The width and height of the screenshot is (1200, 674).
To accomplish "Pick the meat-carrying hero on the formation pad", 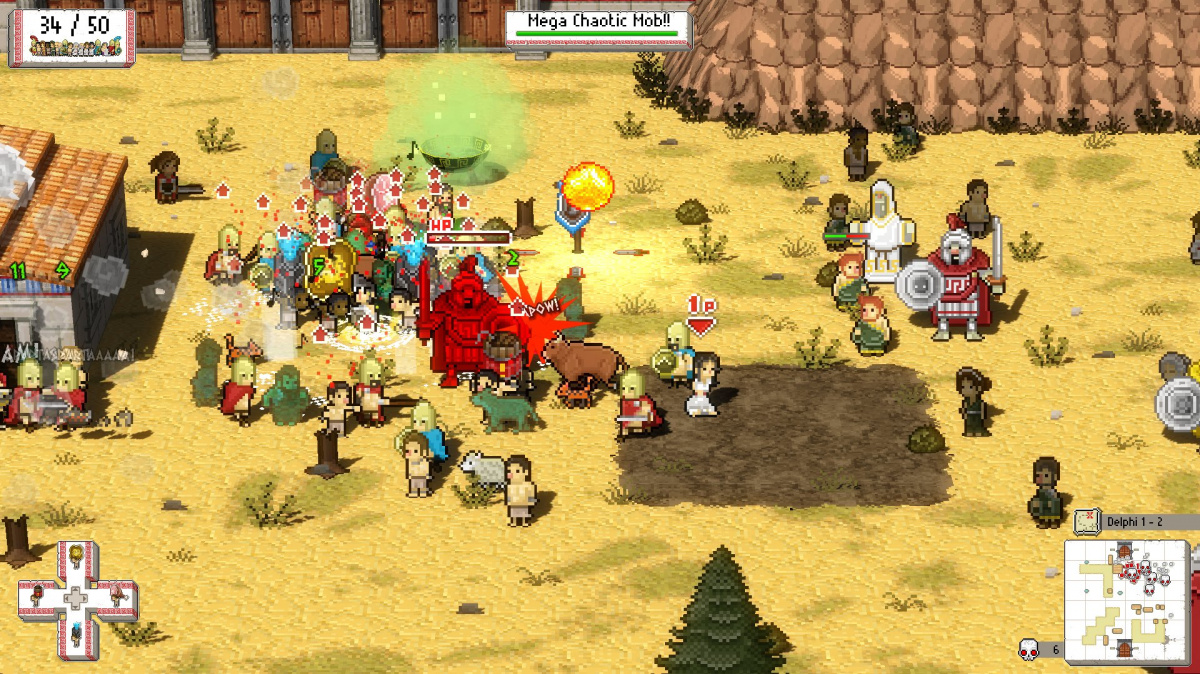I will pyautogui.click(x=116, y=596).
